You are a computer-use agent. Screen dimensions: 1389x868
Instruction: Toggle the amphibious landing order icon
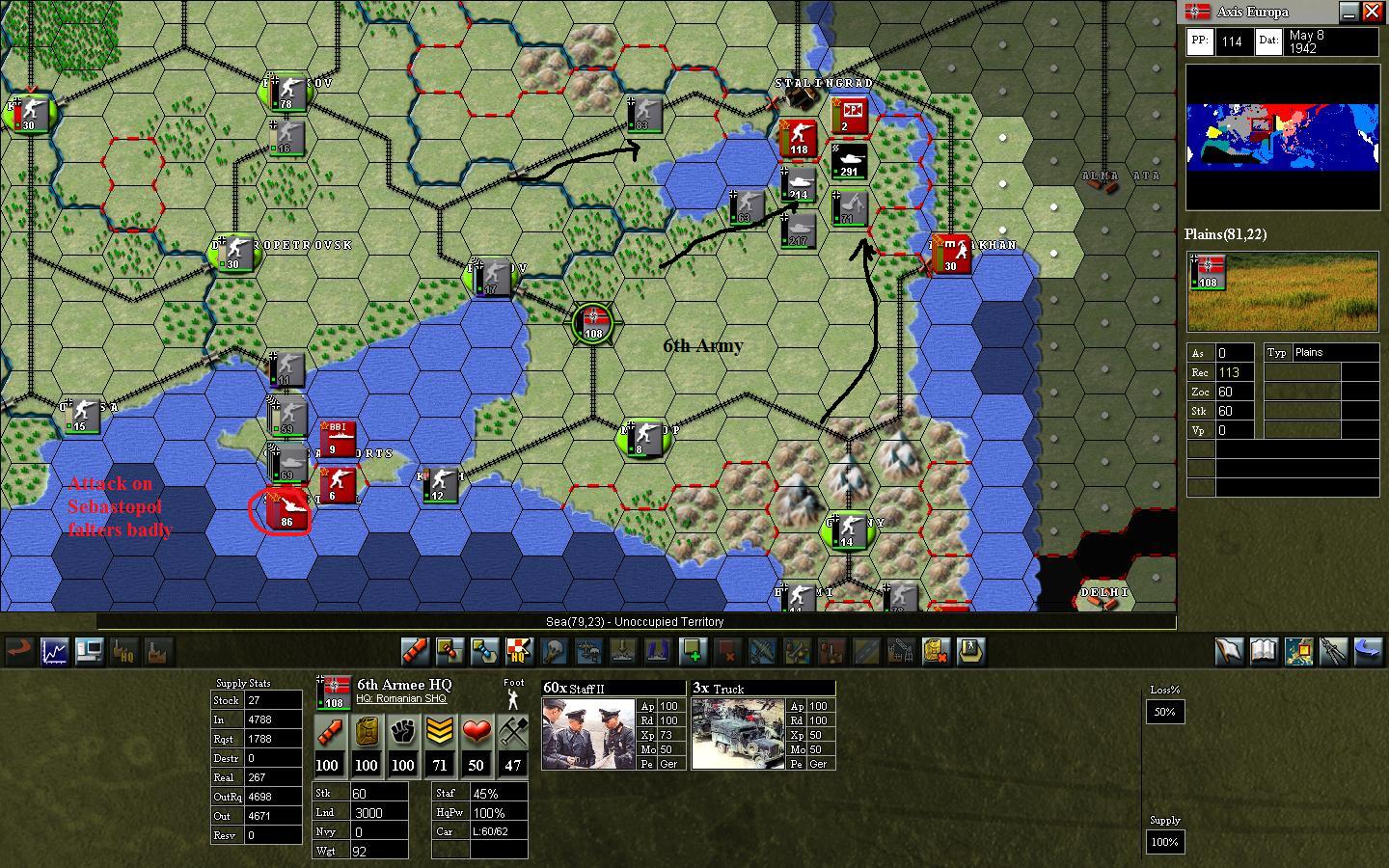622,652
